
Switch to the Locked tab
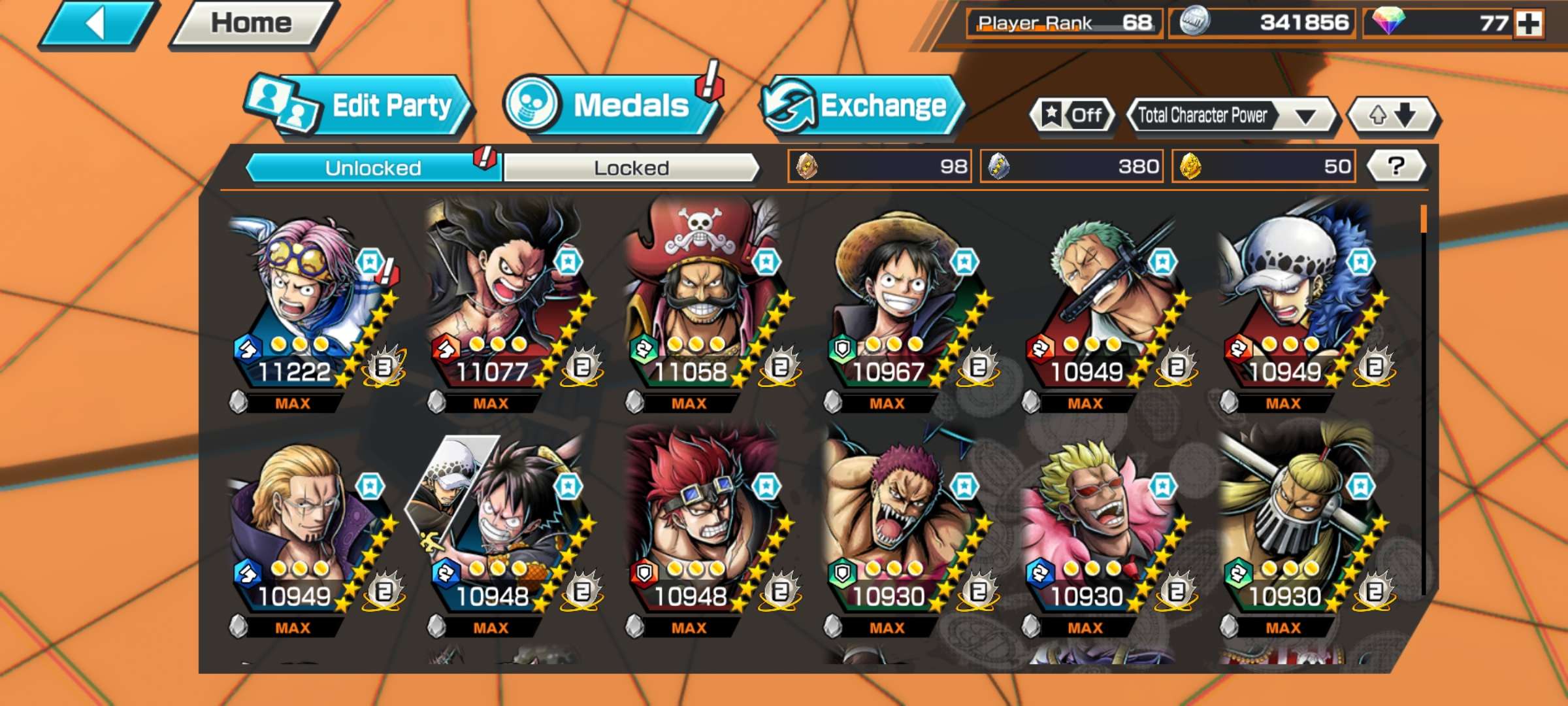(631, 168)
